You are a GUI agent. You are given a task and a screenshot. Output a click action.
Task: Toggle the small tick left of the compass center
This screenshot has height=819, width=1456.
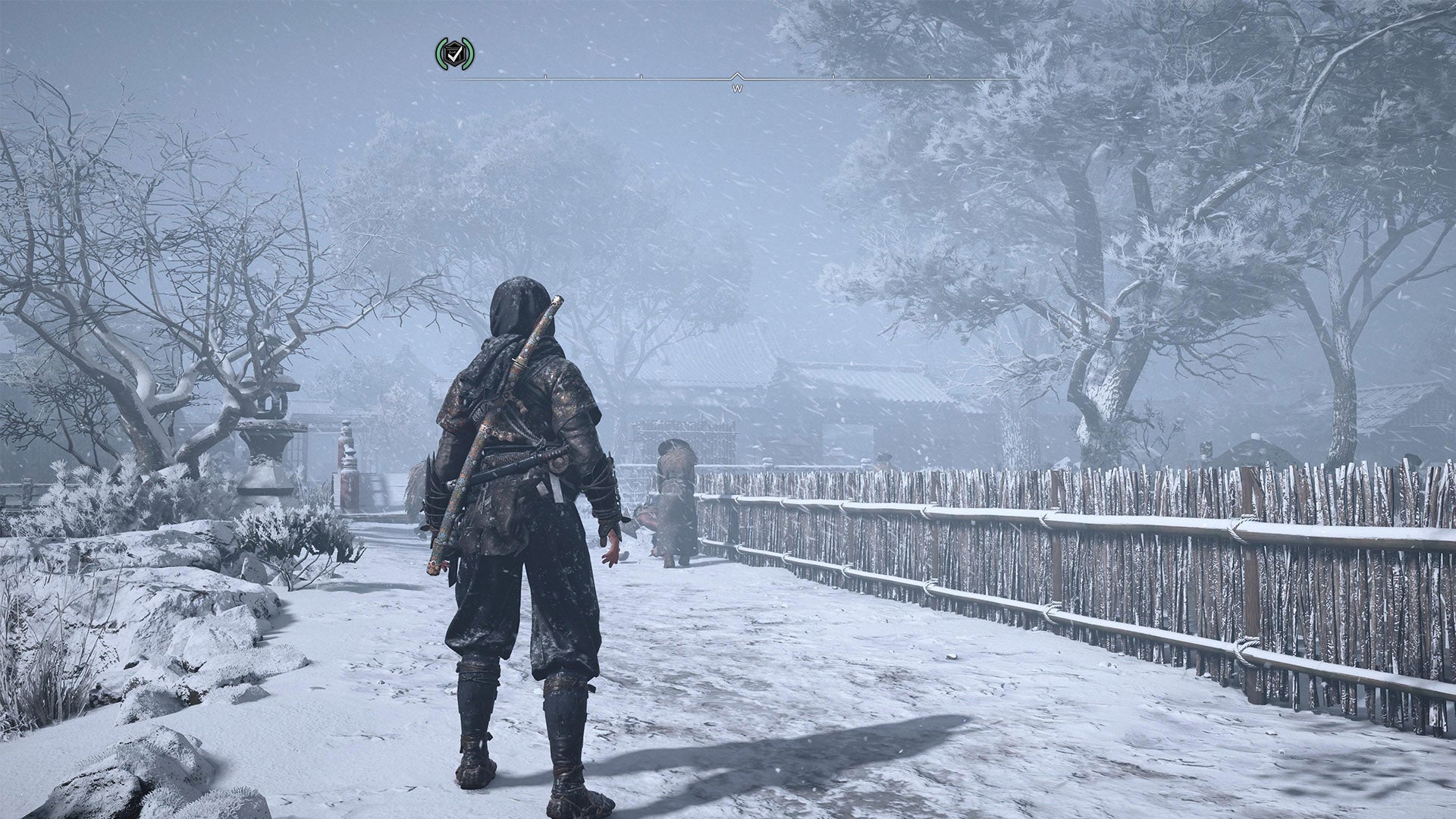[x=642, y=77]
